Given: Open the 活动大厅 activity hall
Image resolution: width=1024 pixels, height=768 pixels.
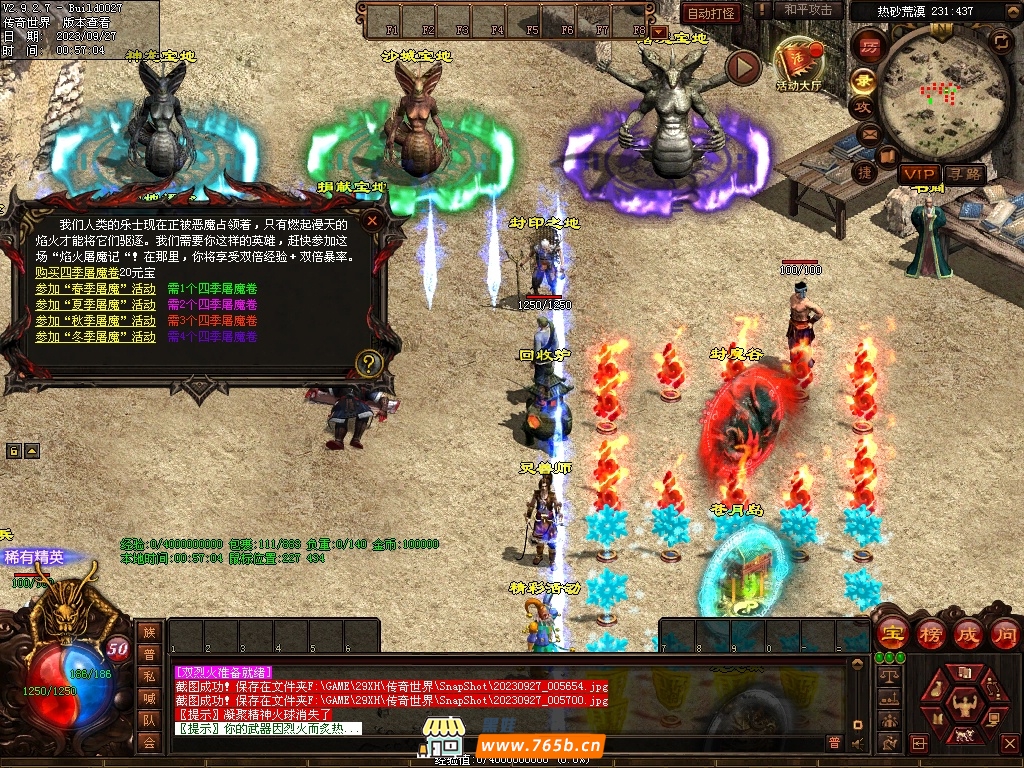Looking at the screenshot, I should [x=797, y=63].
